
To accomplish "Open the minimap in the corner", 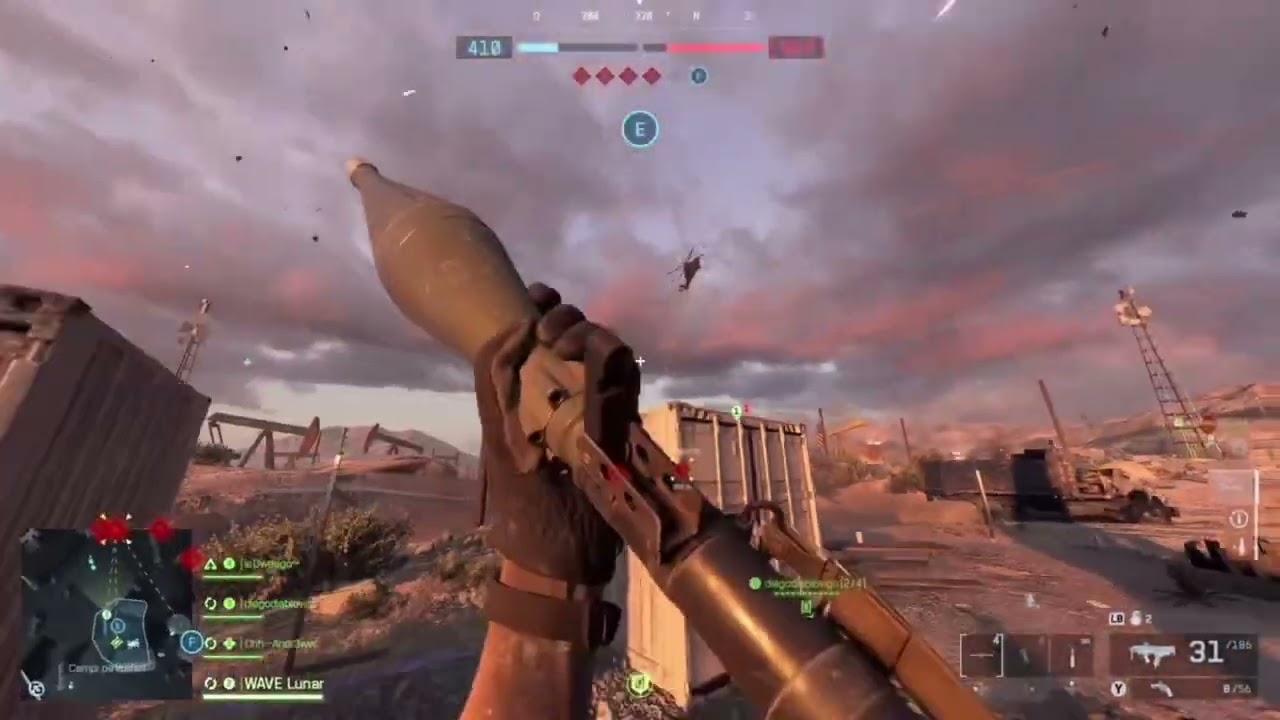I will coord(105,612).
